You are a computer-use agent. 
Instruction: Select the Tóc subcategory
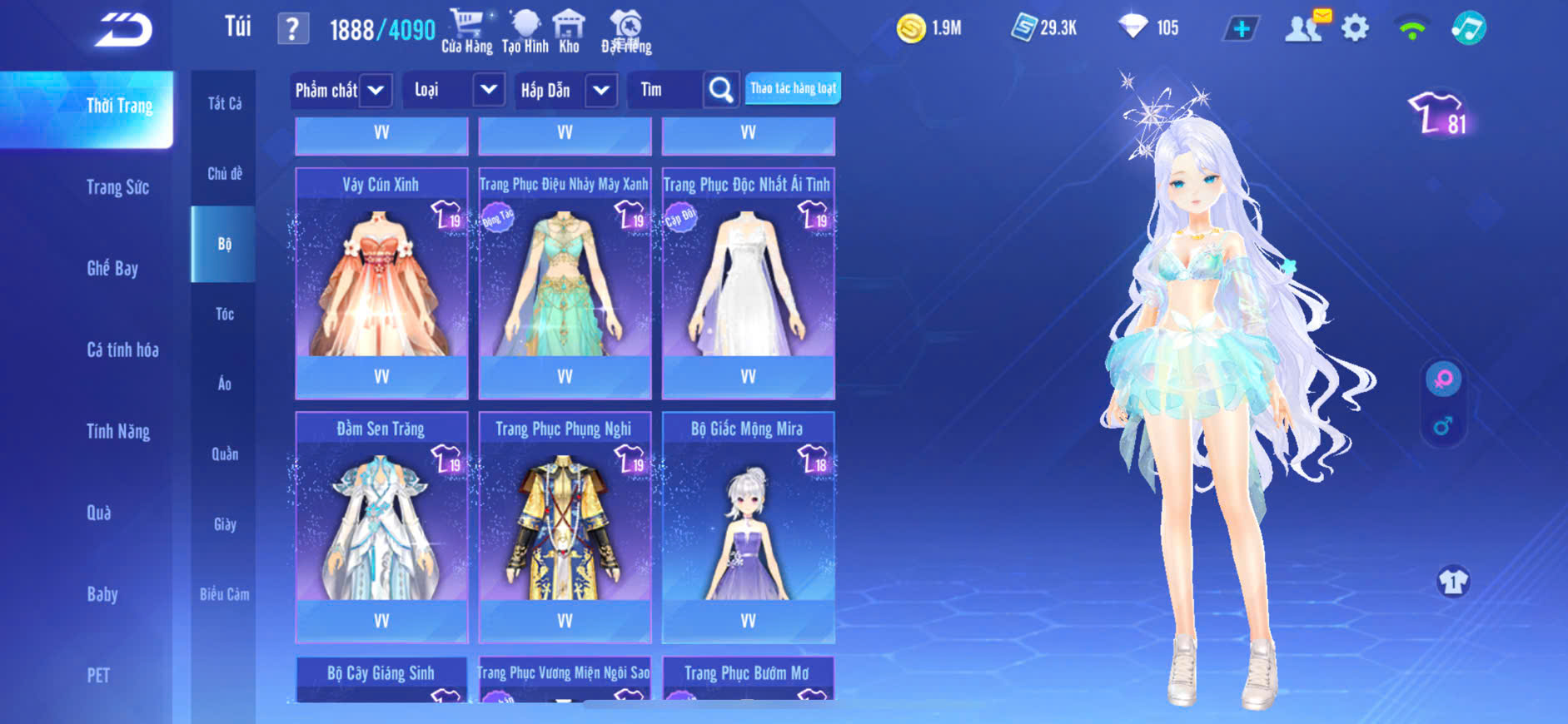(224, 314)
